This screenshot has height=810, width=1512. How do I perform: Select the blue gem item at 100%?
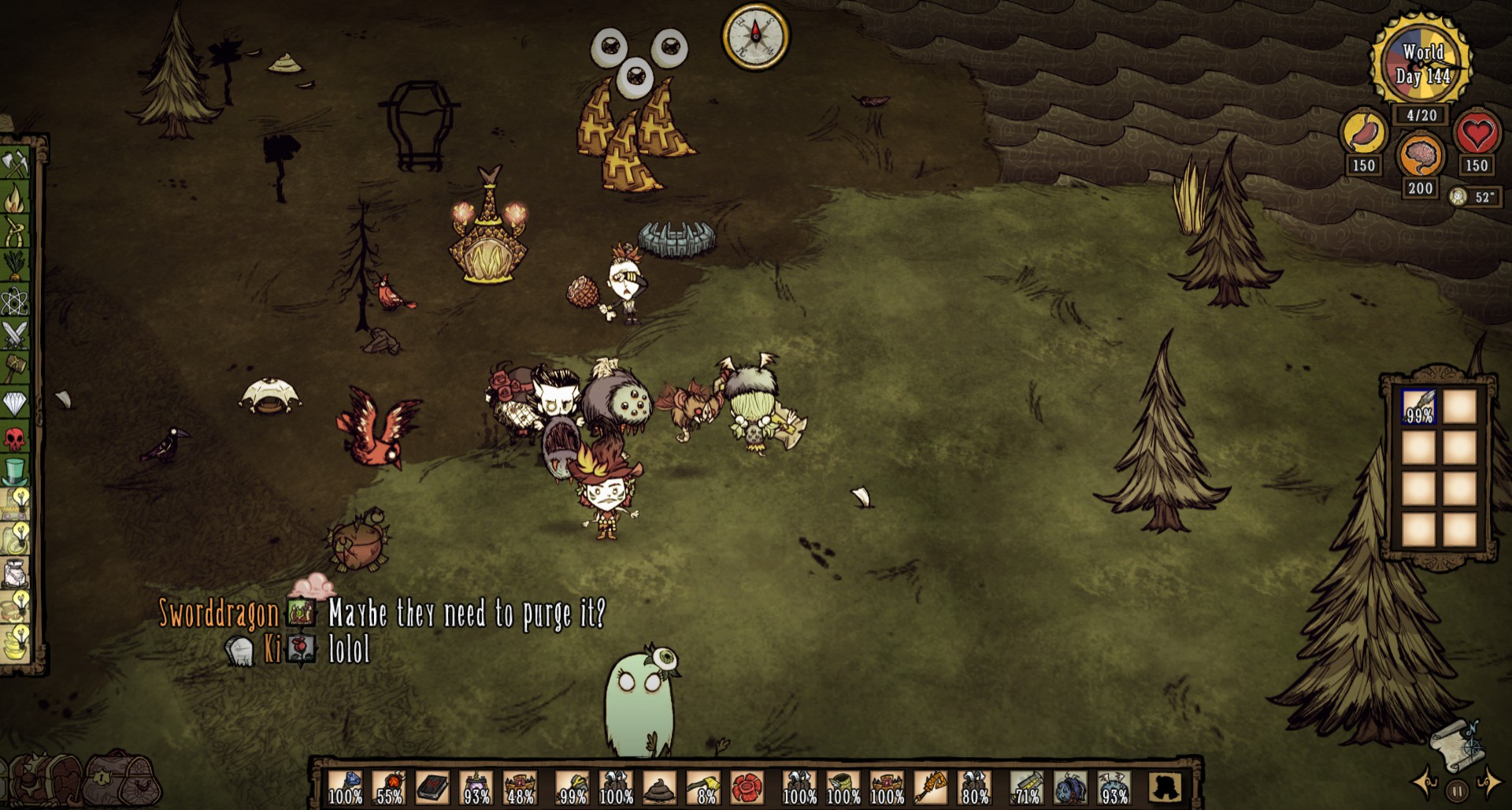click(x=345, y=788)
